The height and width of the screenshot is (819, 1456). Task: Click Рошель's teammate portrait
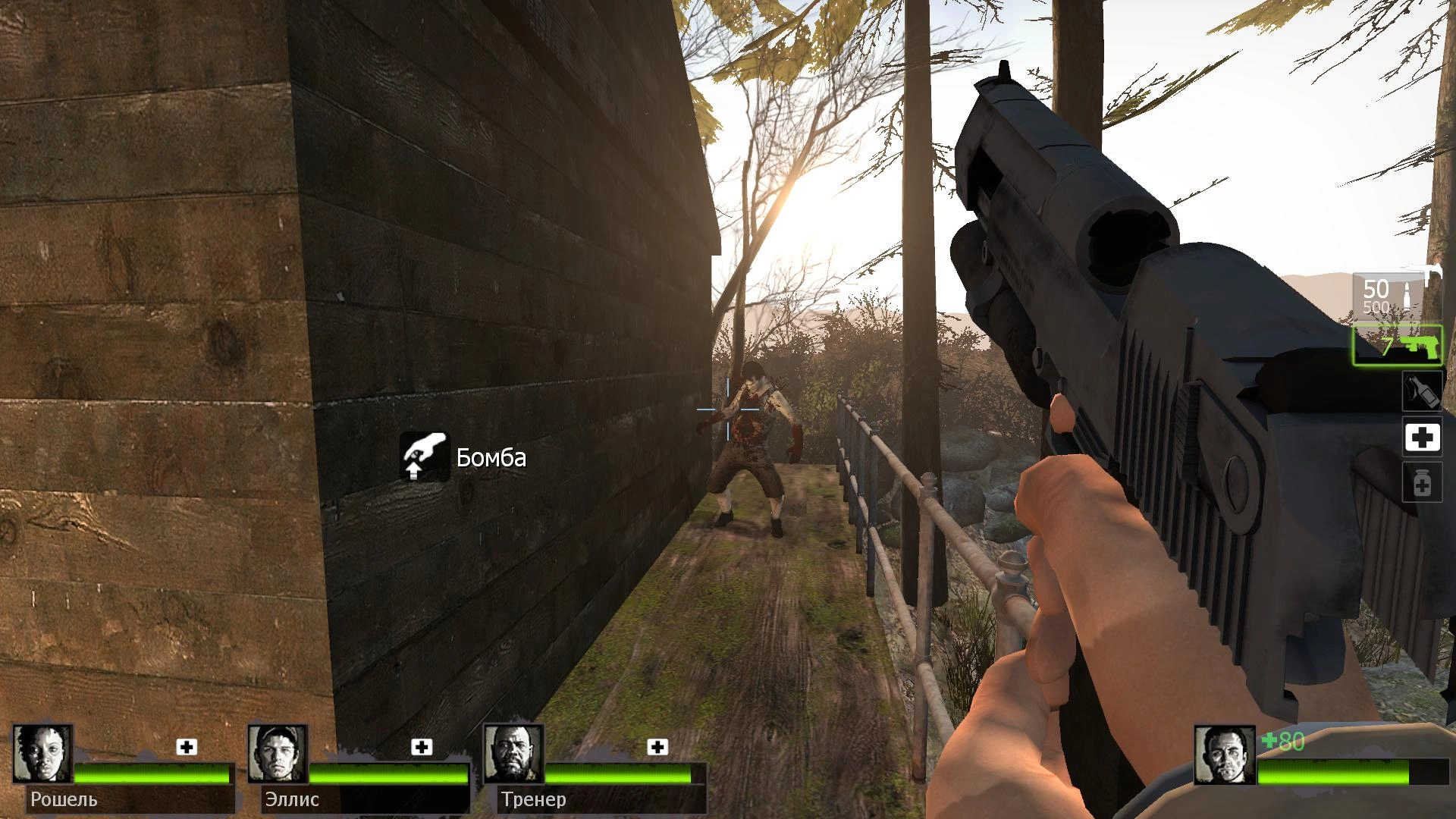(x=42, y=754)
